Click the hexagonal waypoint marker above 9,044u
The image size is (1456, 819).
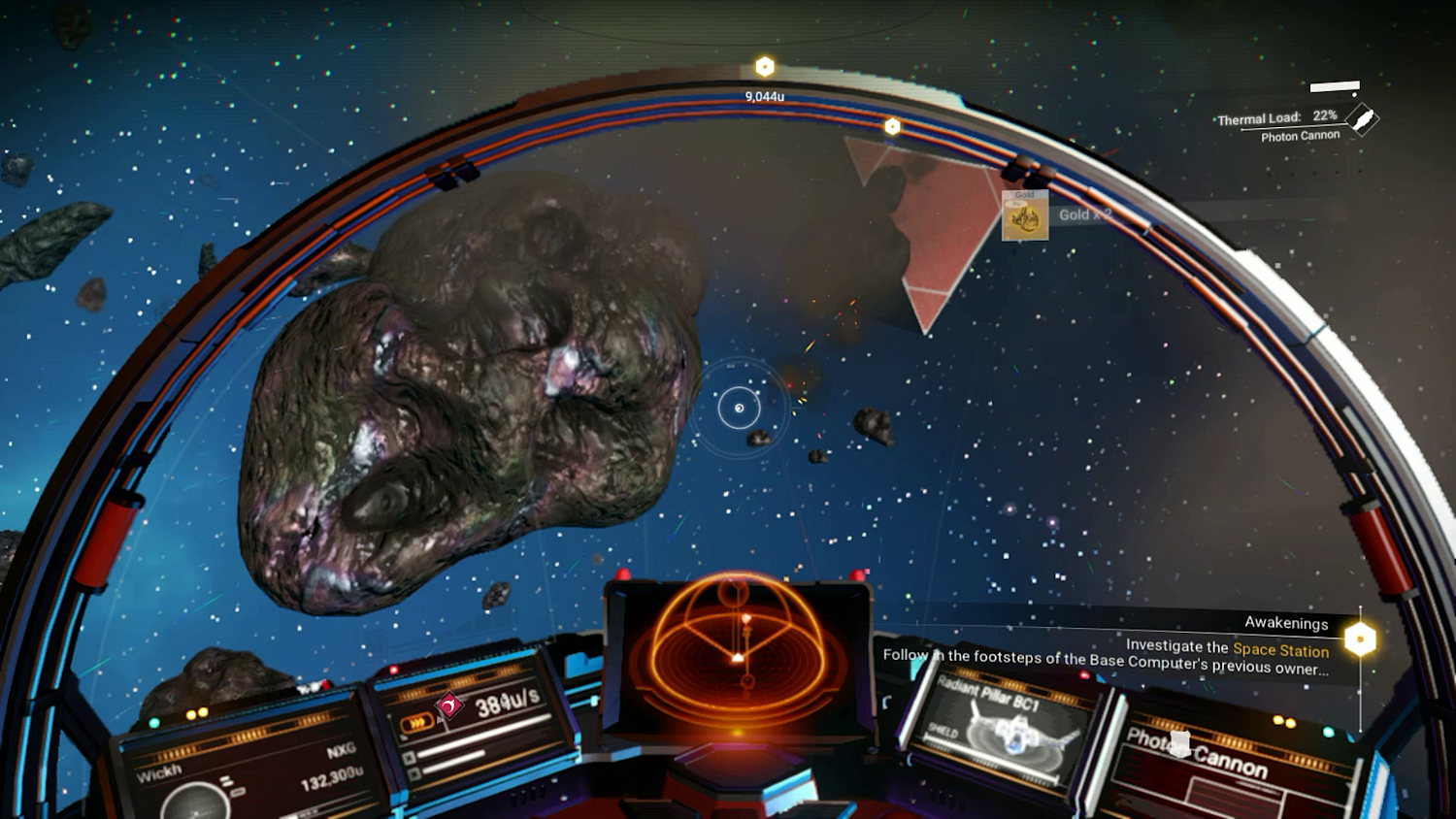pyautogui.click(x=766, y=67)
